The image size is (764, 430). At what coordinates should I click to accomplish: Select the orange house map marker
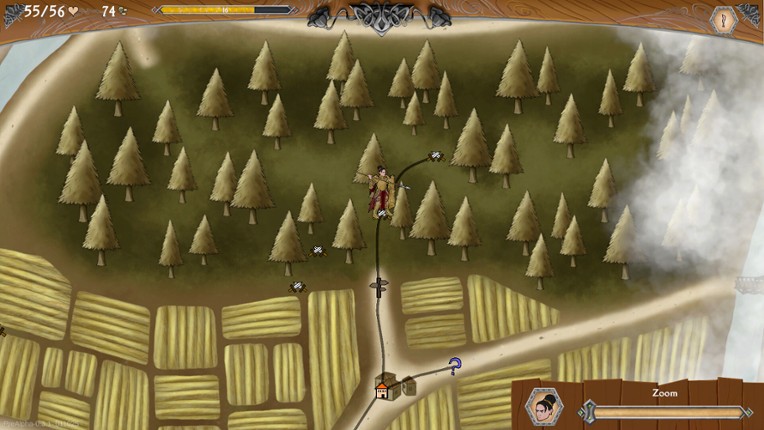[383, 391]
